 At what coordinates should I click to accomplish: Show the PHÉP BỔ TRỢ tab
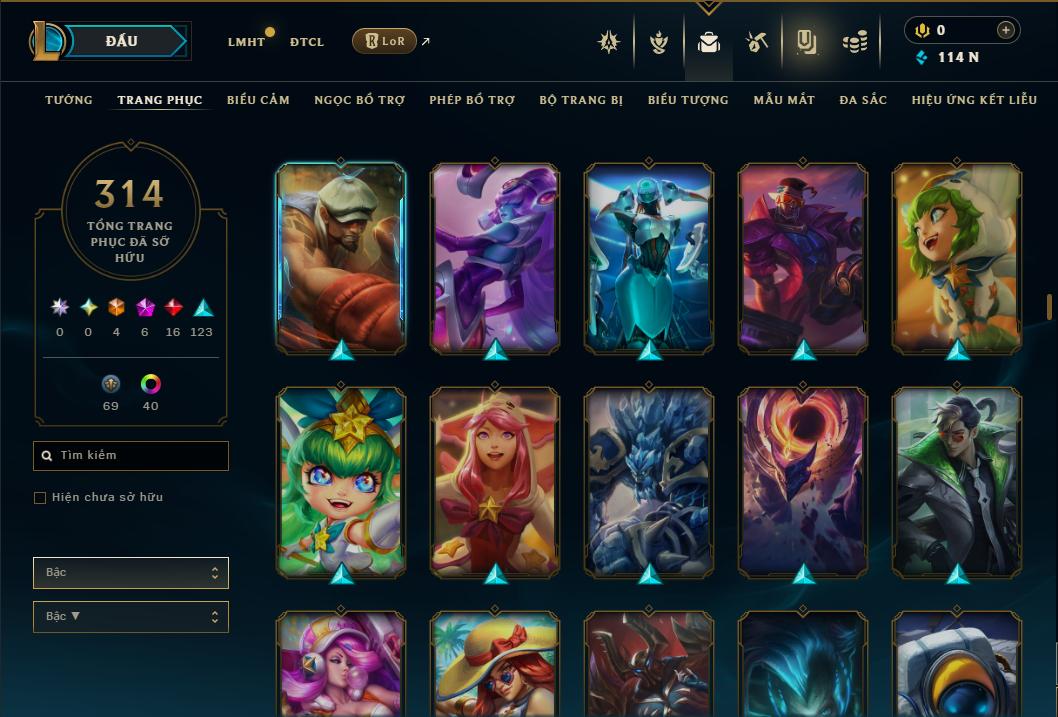pyautogui.click(x=472, y=100)
